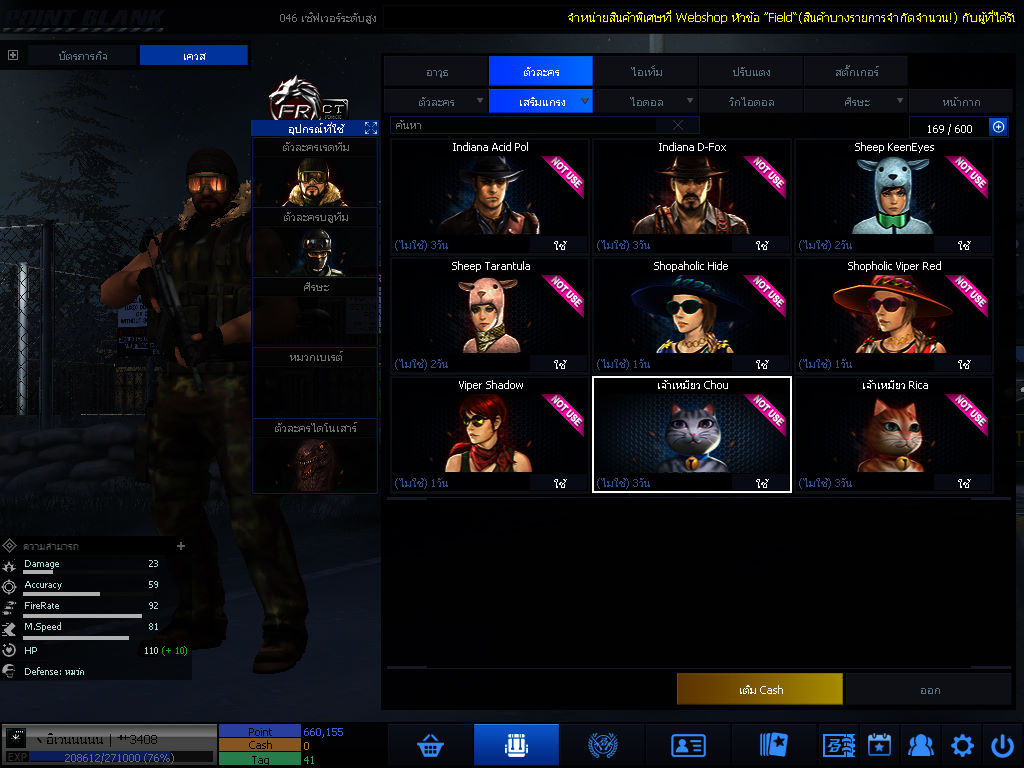Open the shop basket icon
The height and width of the screenshot is (768, 1024).
[431, 745]
